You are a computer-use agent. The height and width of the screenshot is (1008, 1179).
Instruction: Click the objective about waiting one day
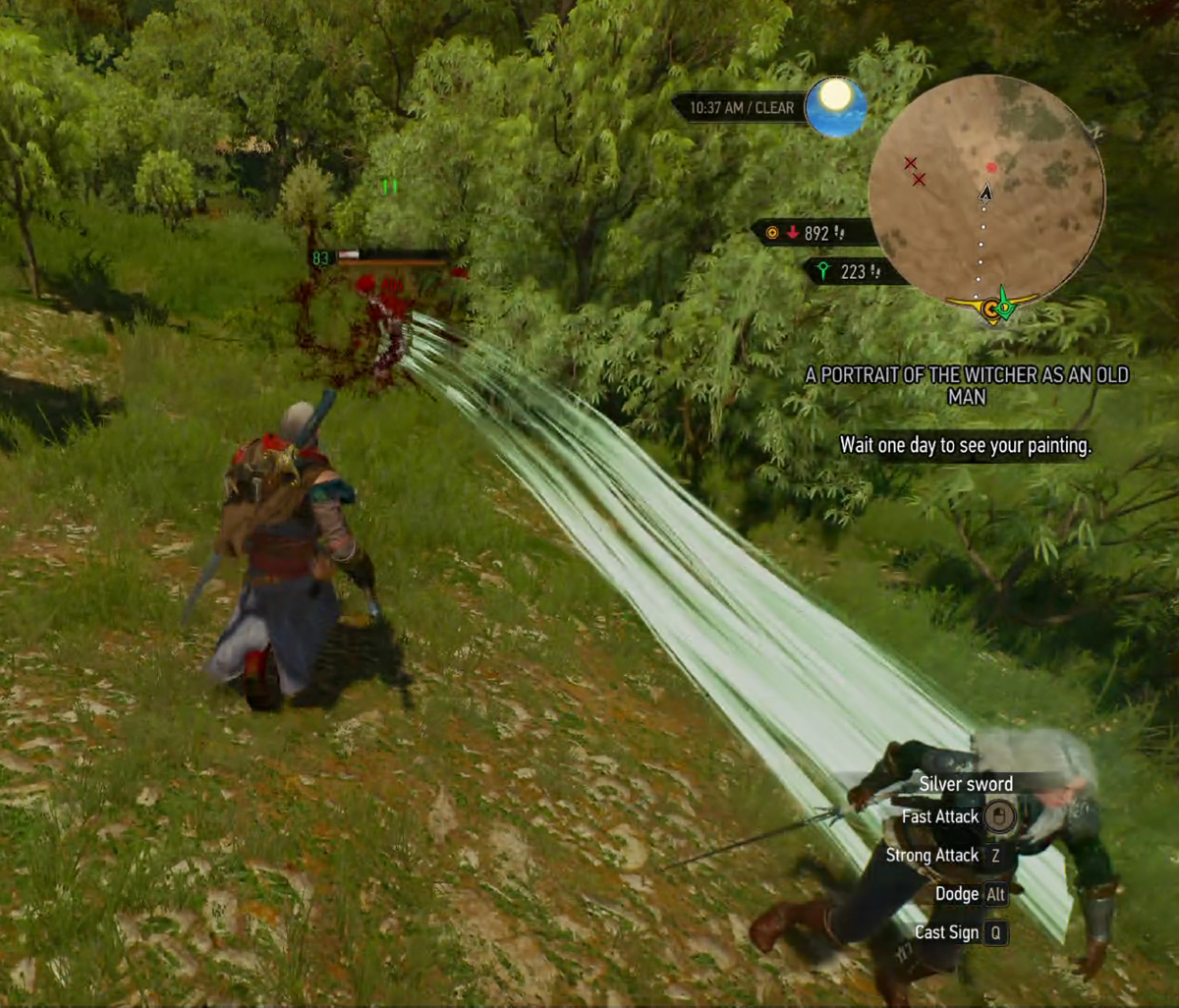(x=965, y=445)
